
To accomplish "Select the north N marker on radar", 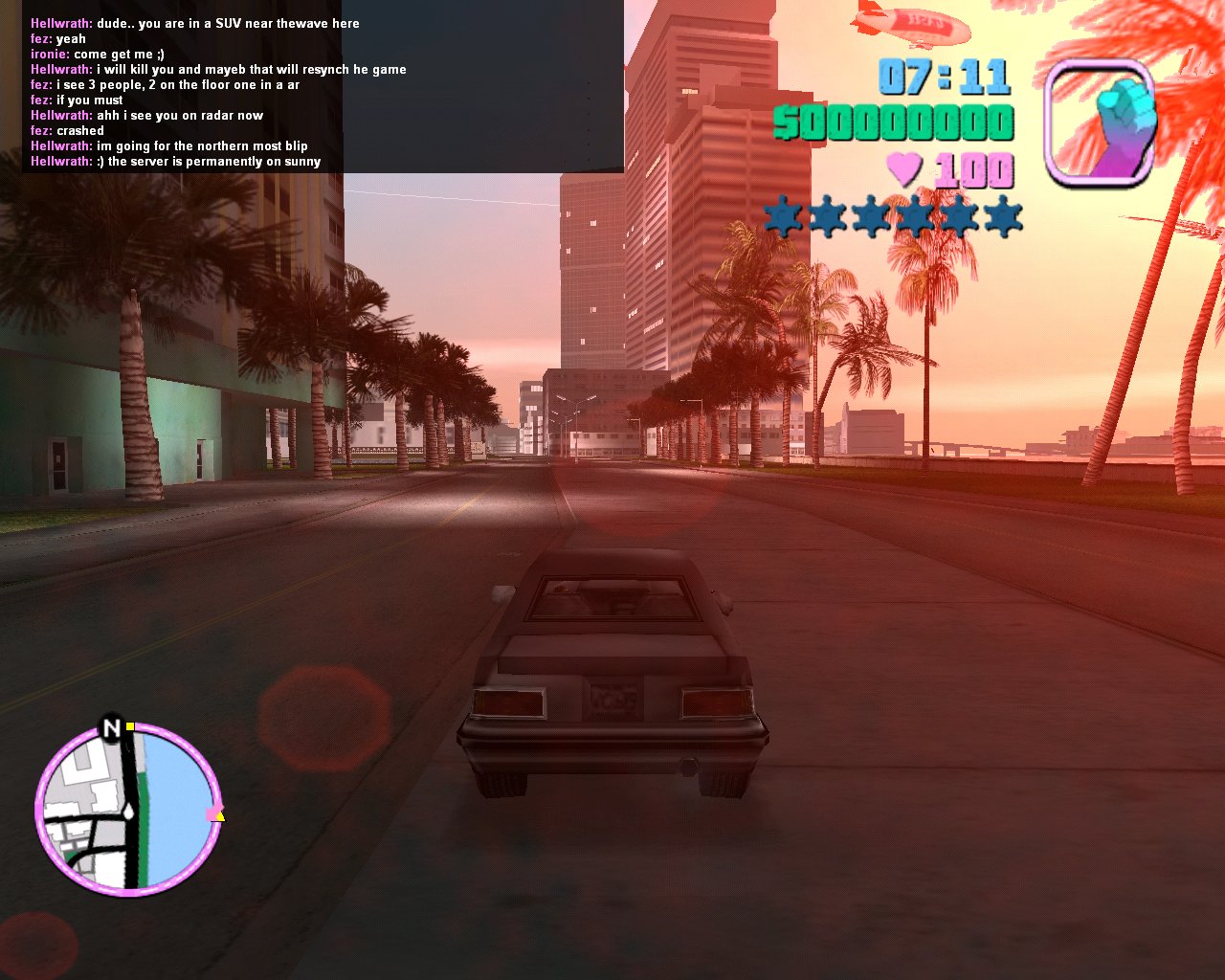I will click(x=112, y=728).
